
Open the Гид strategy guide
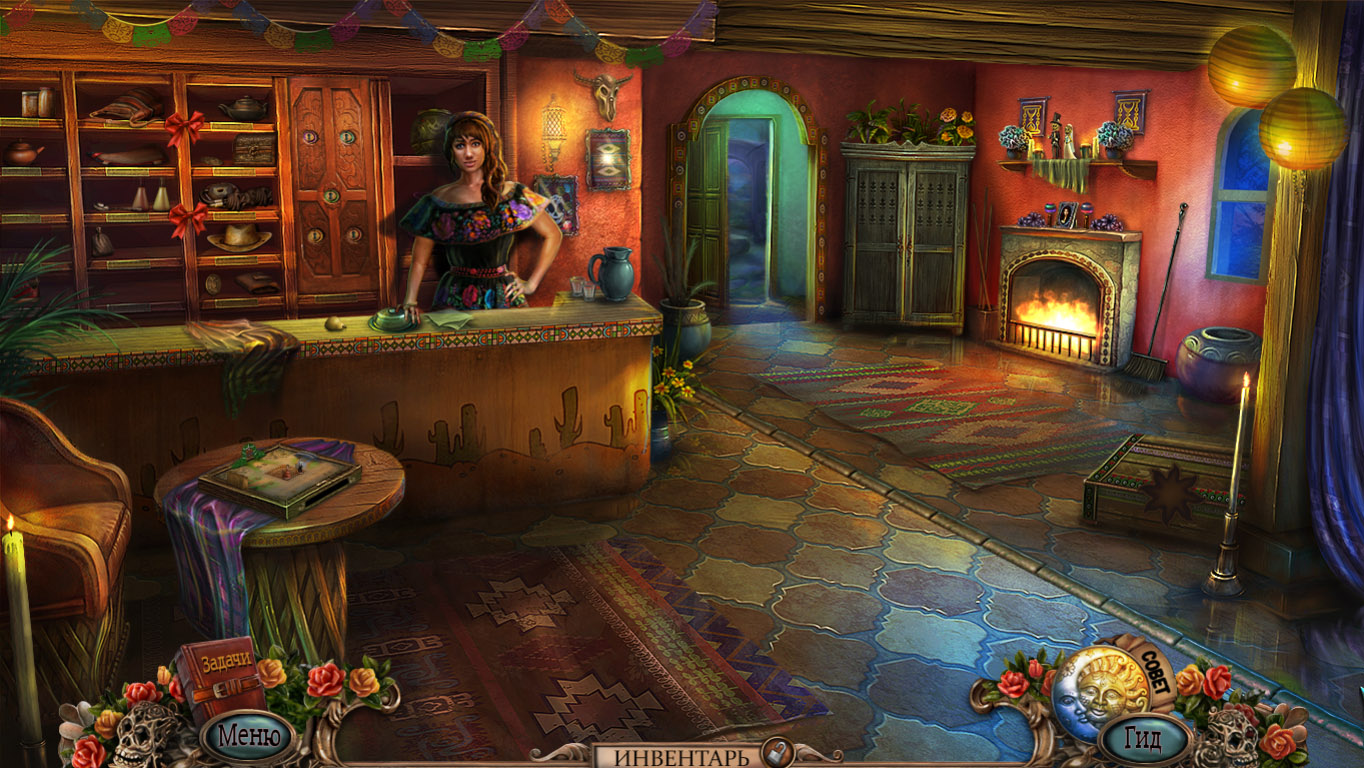1141,739
